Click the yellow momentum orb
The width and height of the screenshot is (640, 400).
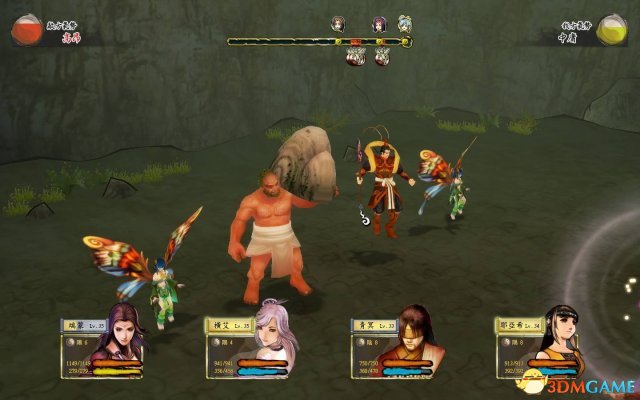coord(610,31)
